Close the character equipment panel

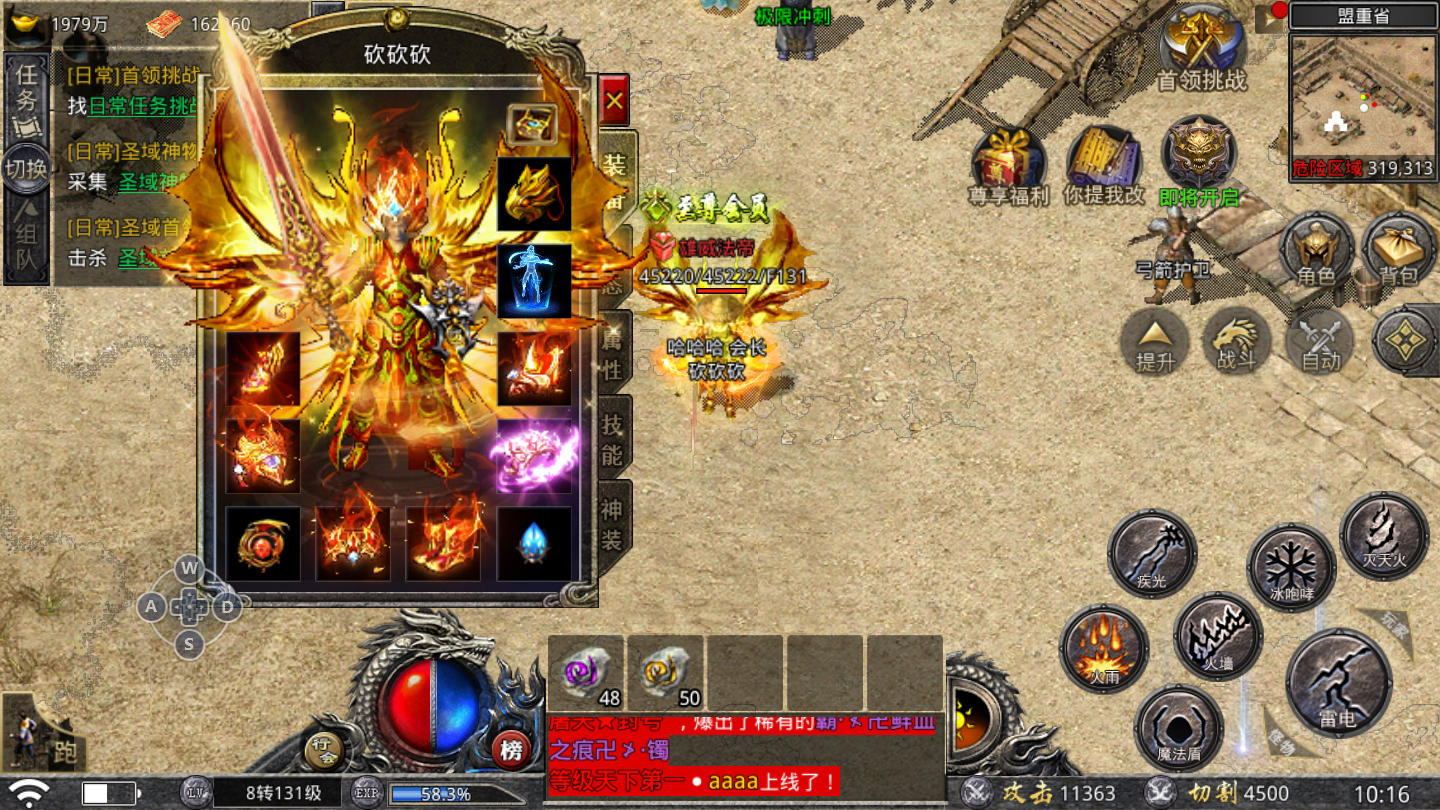614,100
